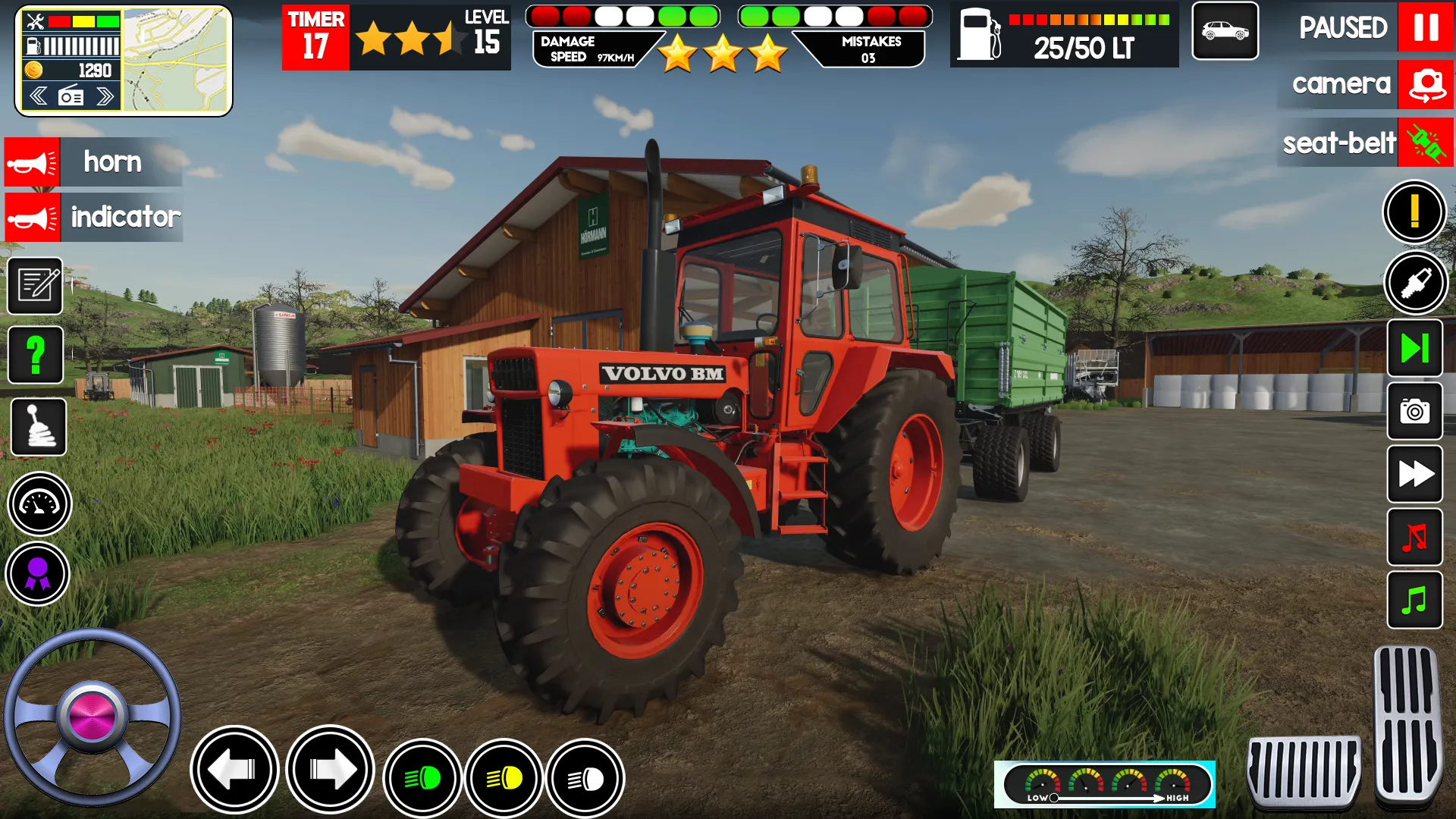Turn on the yellow headlight button
Viewport: 1456px width, 819px height.
[x=504, y=778]
